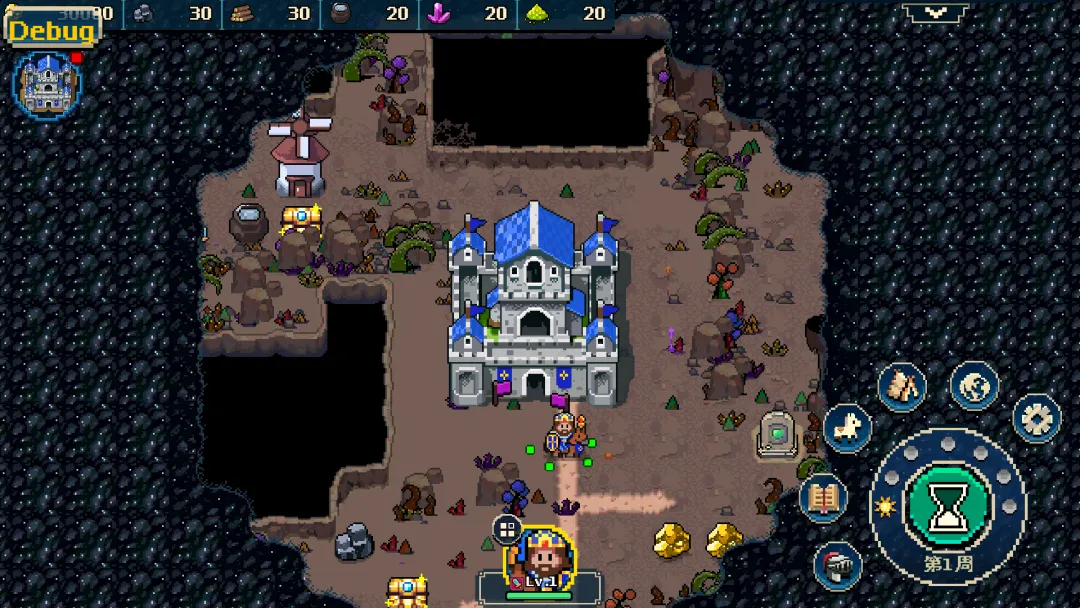Open the knight helmet hero icon
The height and width of the screenshot is (608, 1080).
tap(838, 567)
